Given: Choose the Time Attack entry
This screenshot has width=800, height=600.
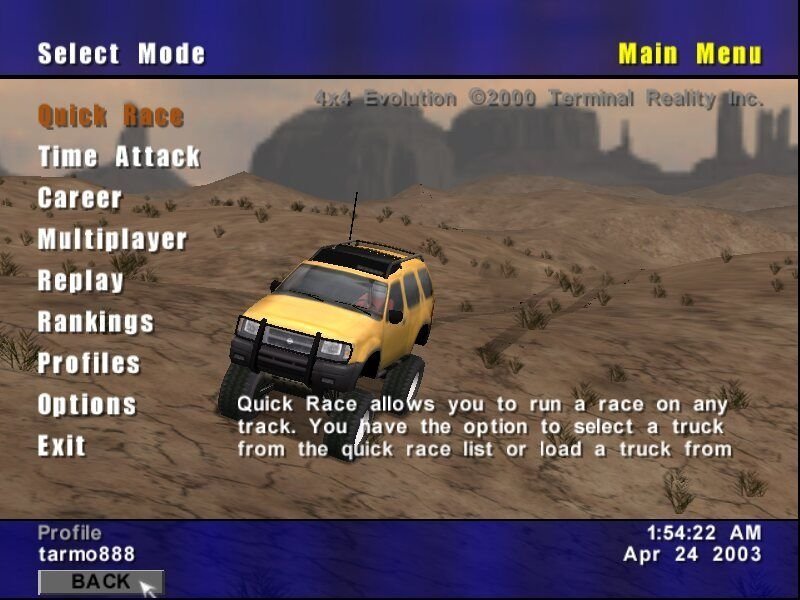Looking at the screenshot, I should click(119, 157).
